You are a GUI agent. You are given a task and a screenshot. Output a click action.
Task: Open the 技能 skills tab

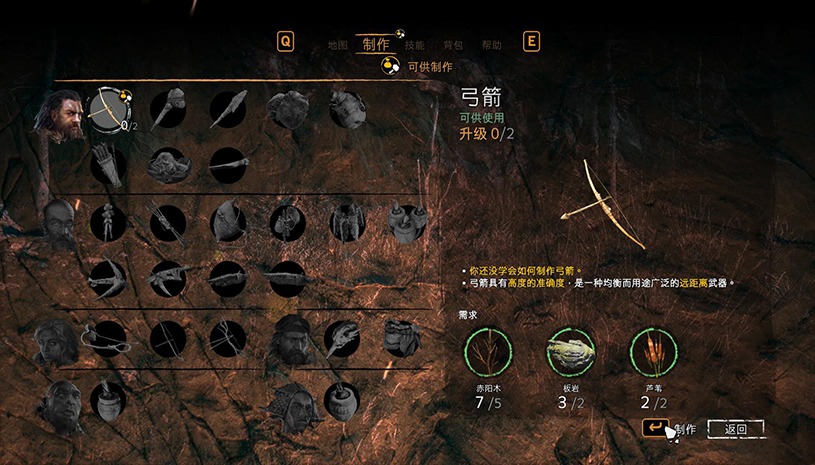pos(414,45)
